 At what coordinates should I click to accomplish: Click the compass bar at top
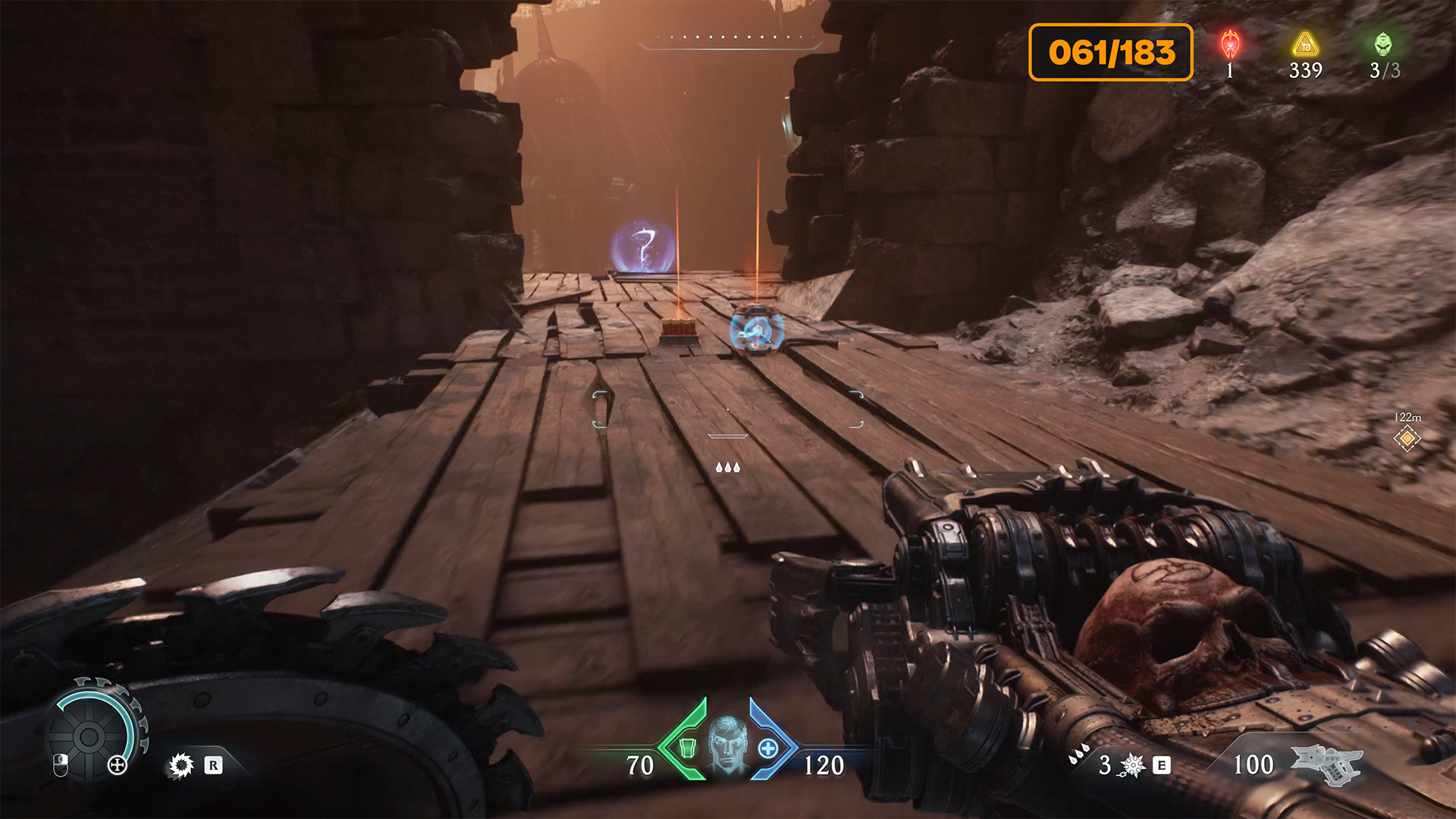730,40
